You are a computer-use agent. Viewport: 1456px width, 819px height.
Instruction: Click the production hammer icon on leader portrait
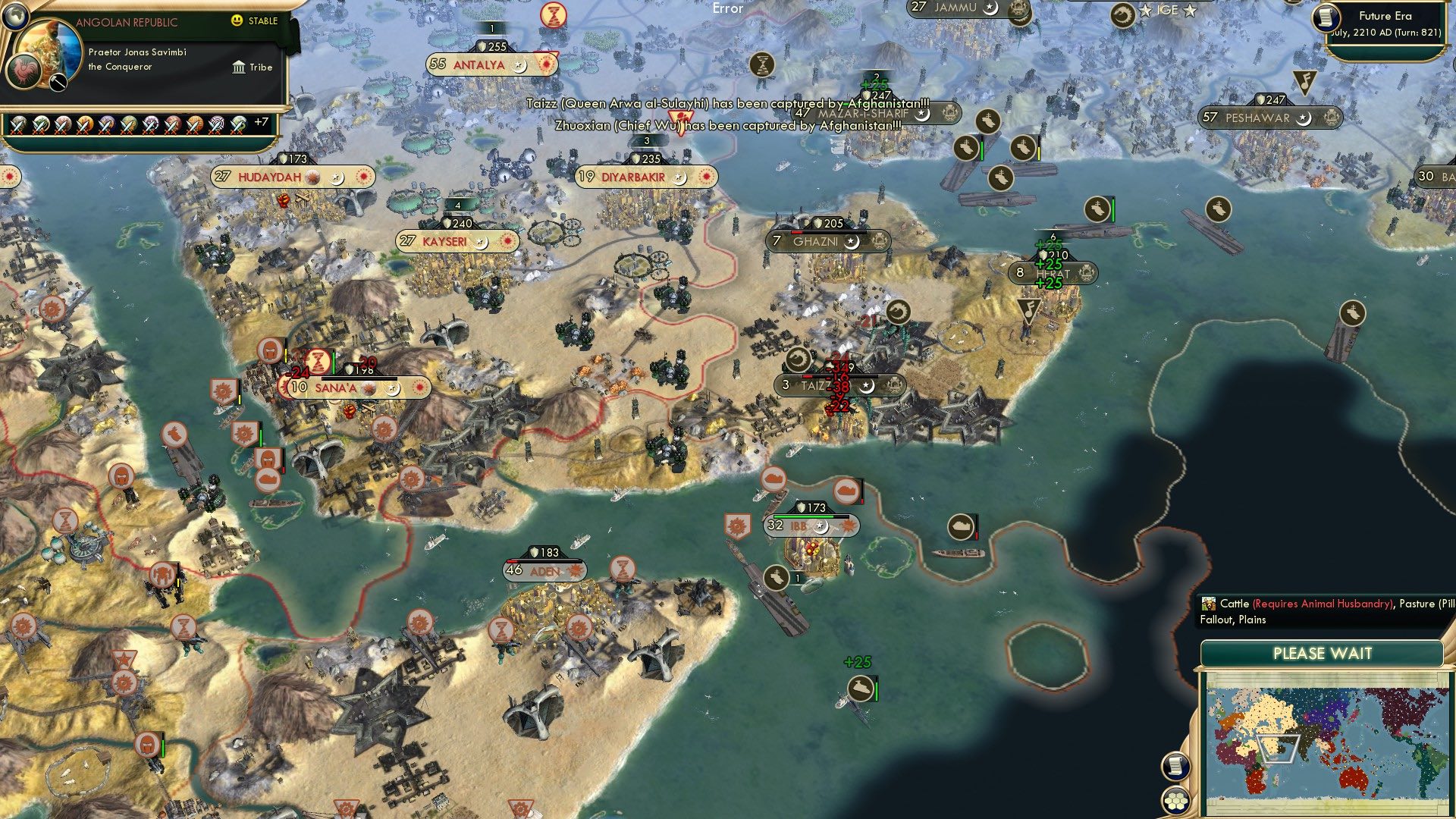(57, 82)
